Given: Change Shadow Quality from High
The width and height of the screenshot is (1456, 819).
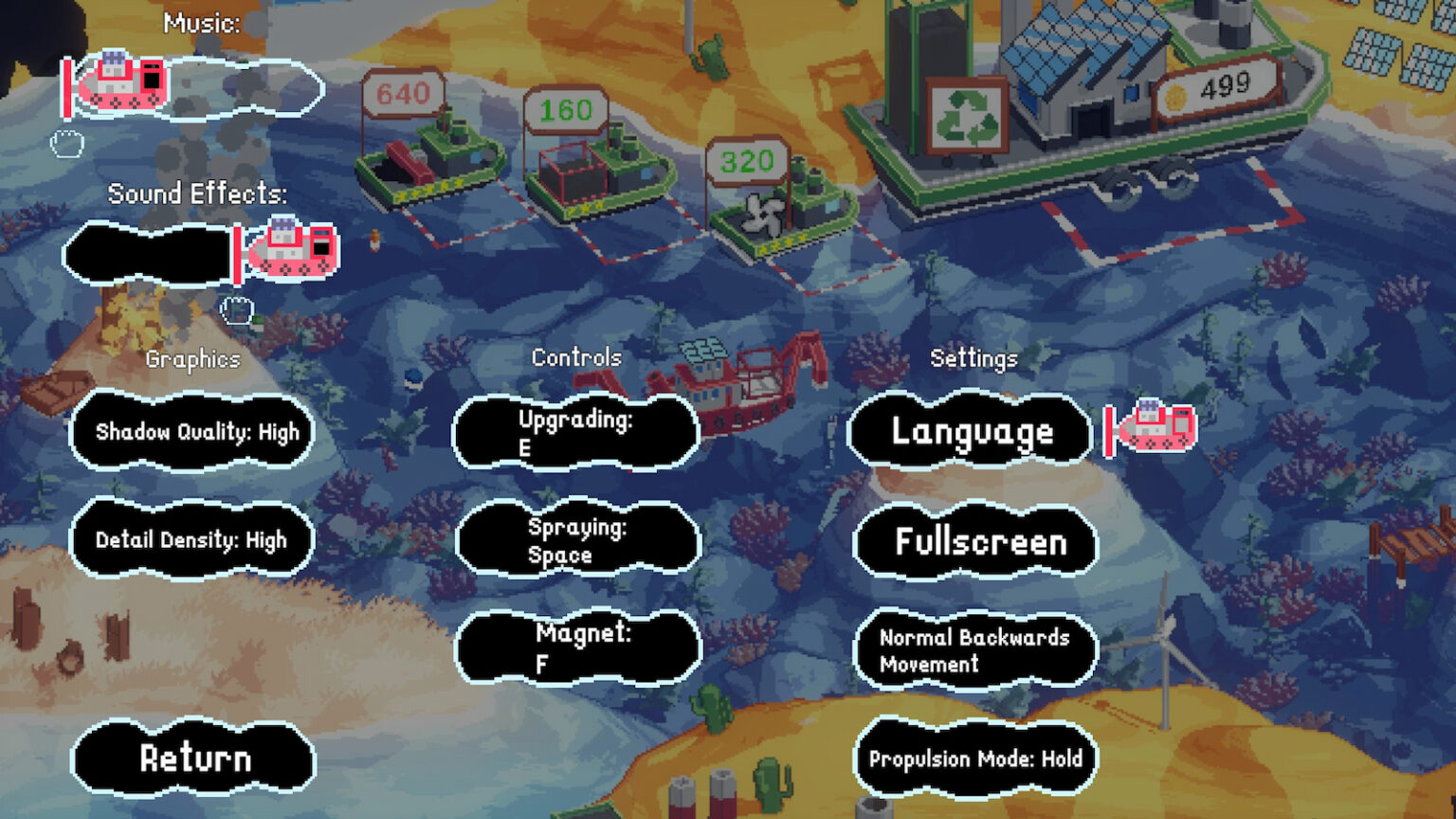Looking at the screenshot, I should (x=191, y=431).
